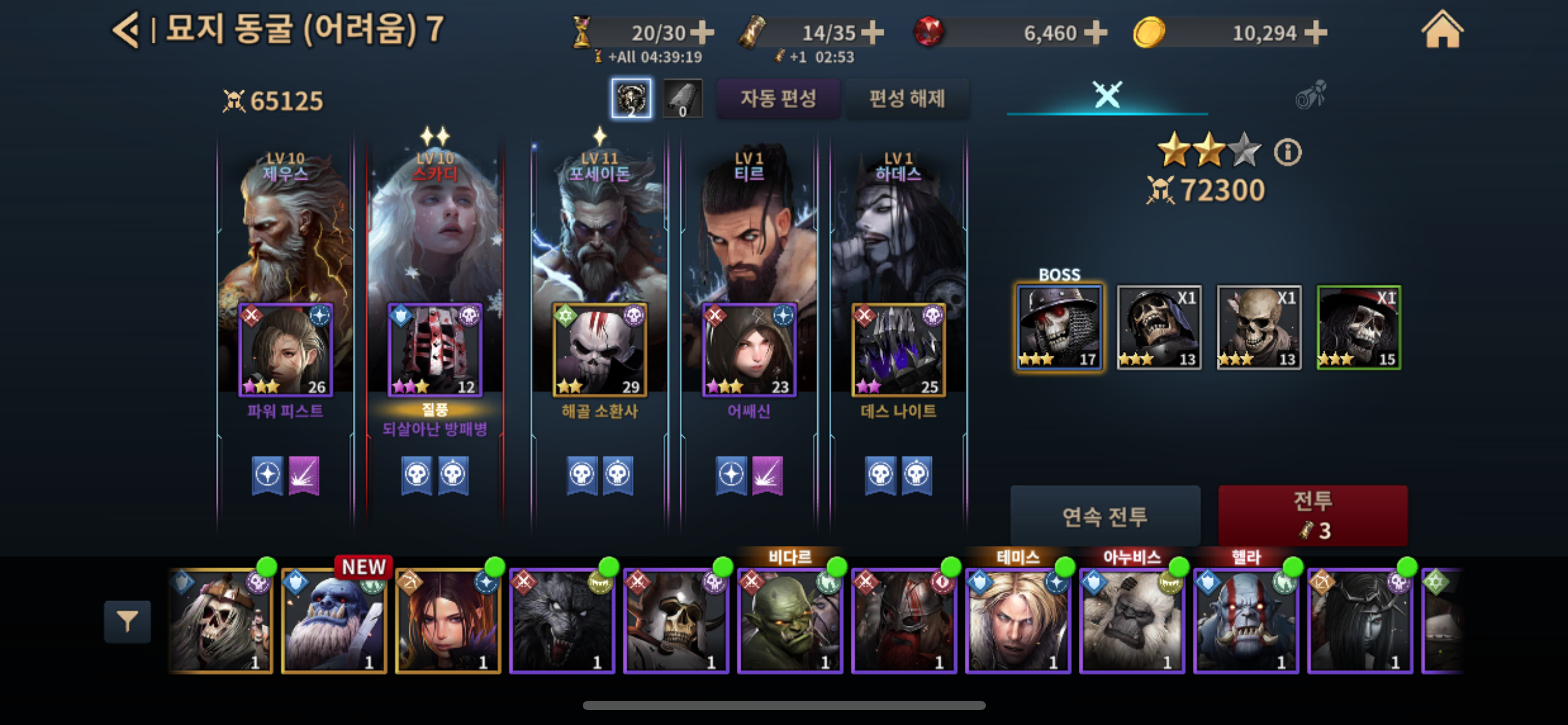Pick the white gorilla 아누비스 unit
1568x725 pixels.
(x=1132, y=621)
